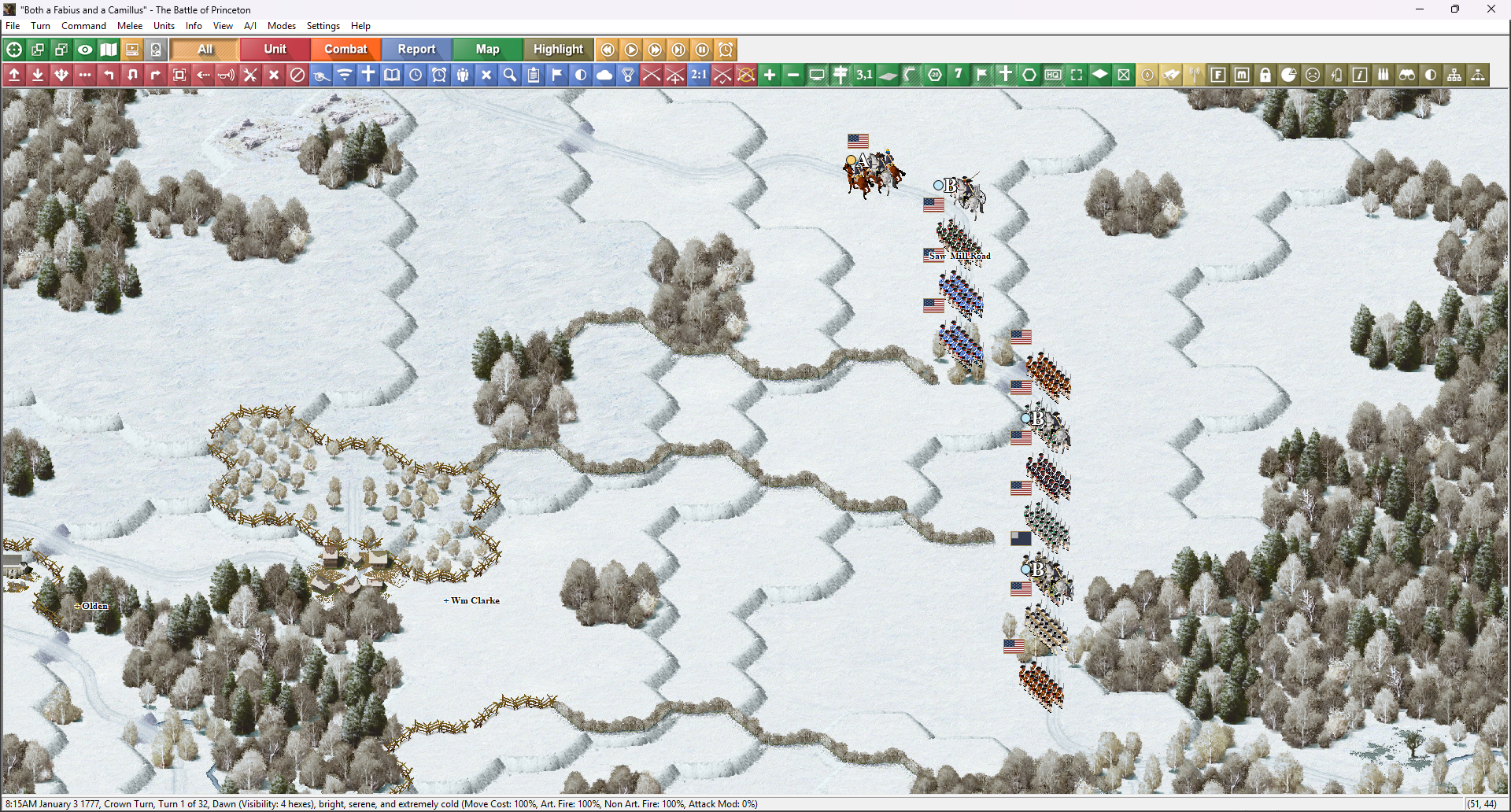Click the green minus zoom-out icon
This screenshot has height=812, width=1511.
tap(793, 75)
